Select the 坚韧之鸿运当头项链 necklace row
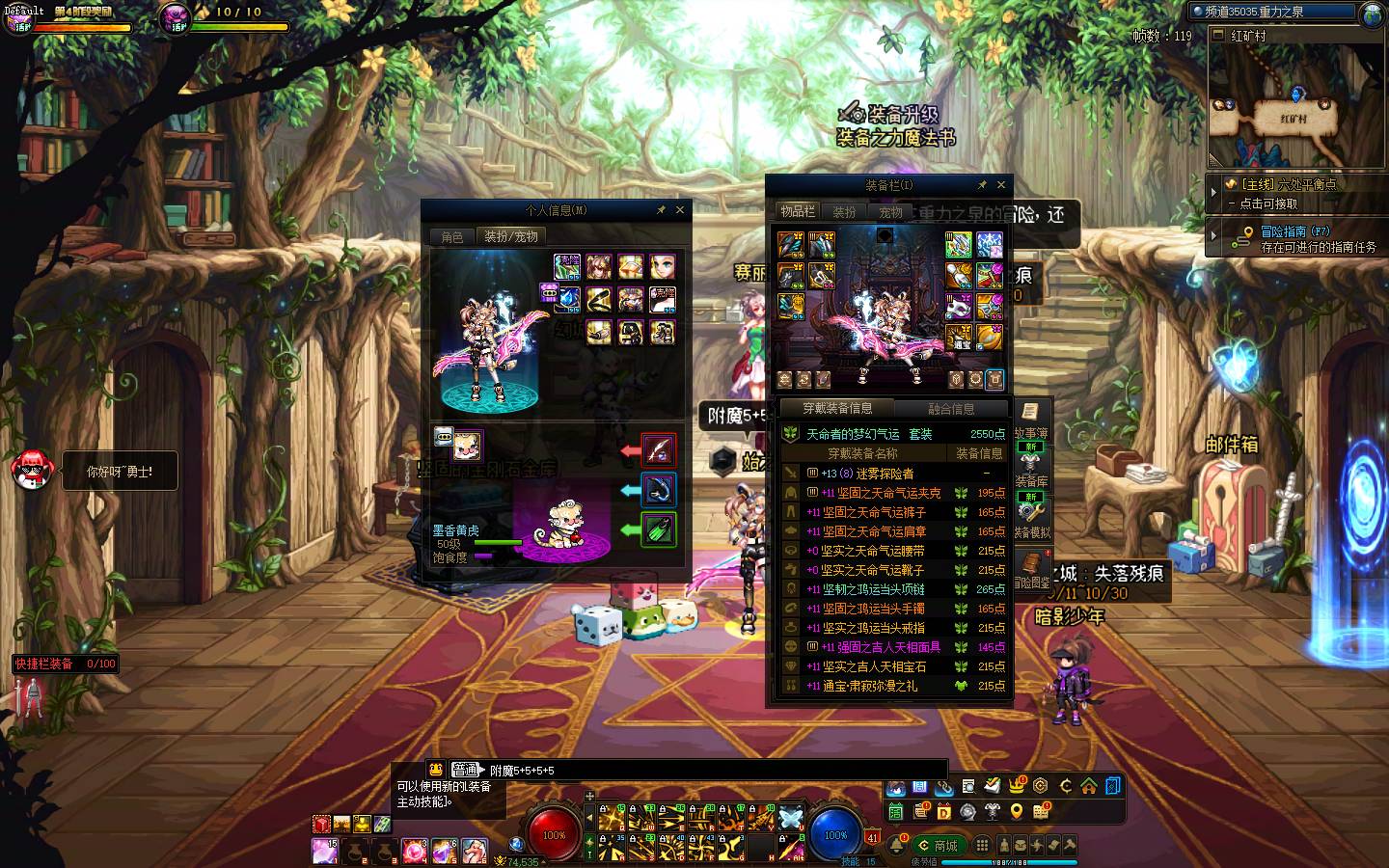Viewport: 1389px width, 868px height. click(896, 589)
